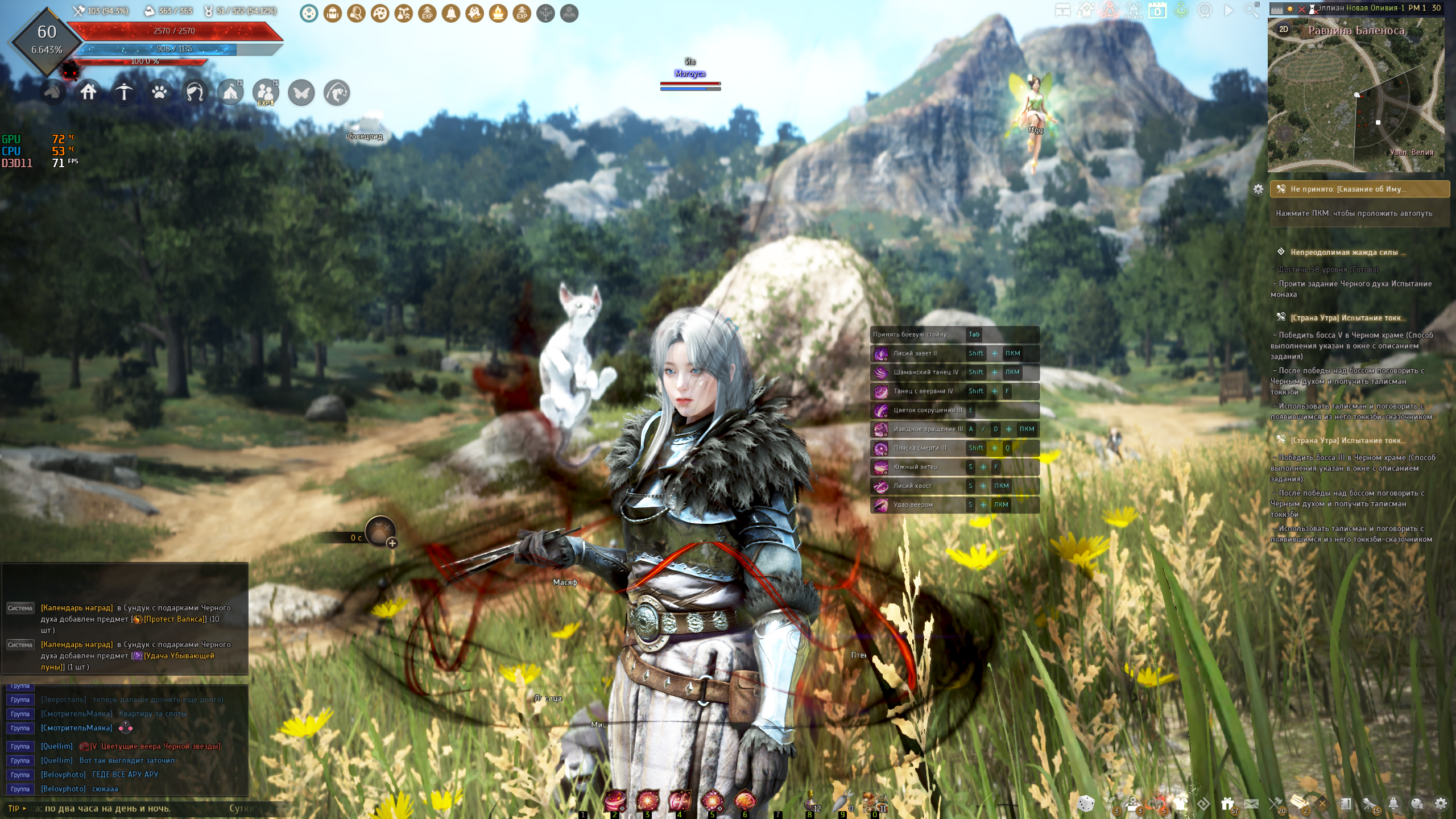
Task: Open the fishing fish icon
Action: pyautogui.click(x=337, y=92)
